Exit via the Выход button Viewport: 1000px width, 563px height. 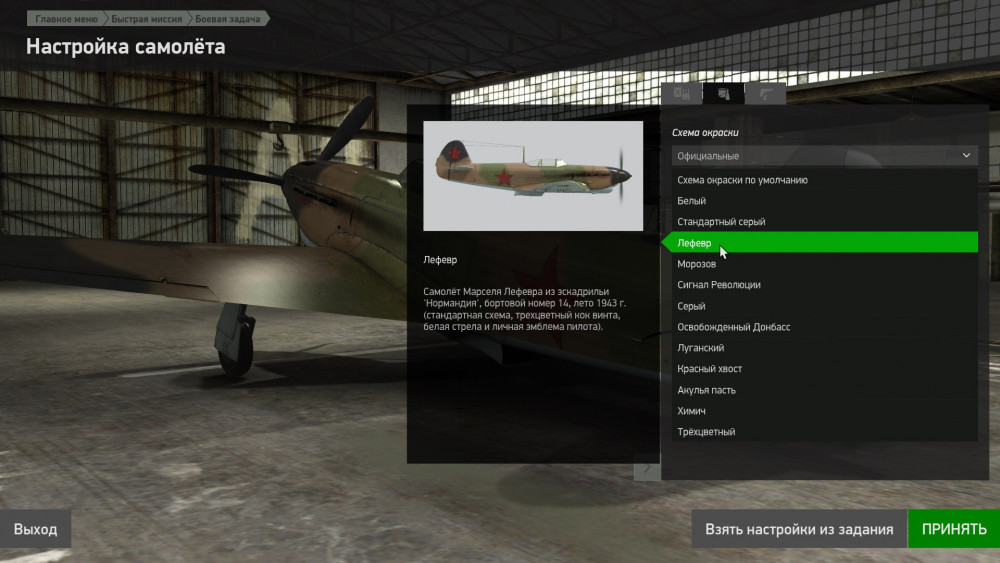click(x=36, y=529)
